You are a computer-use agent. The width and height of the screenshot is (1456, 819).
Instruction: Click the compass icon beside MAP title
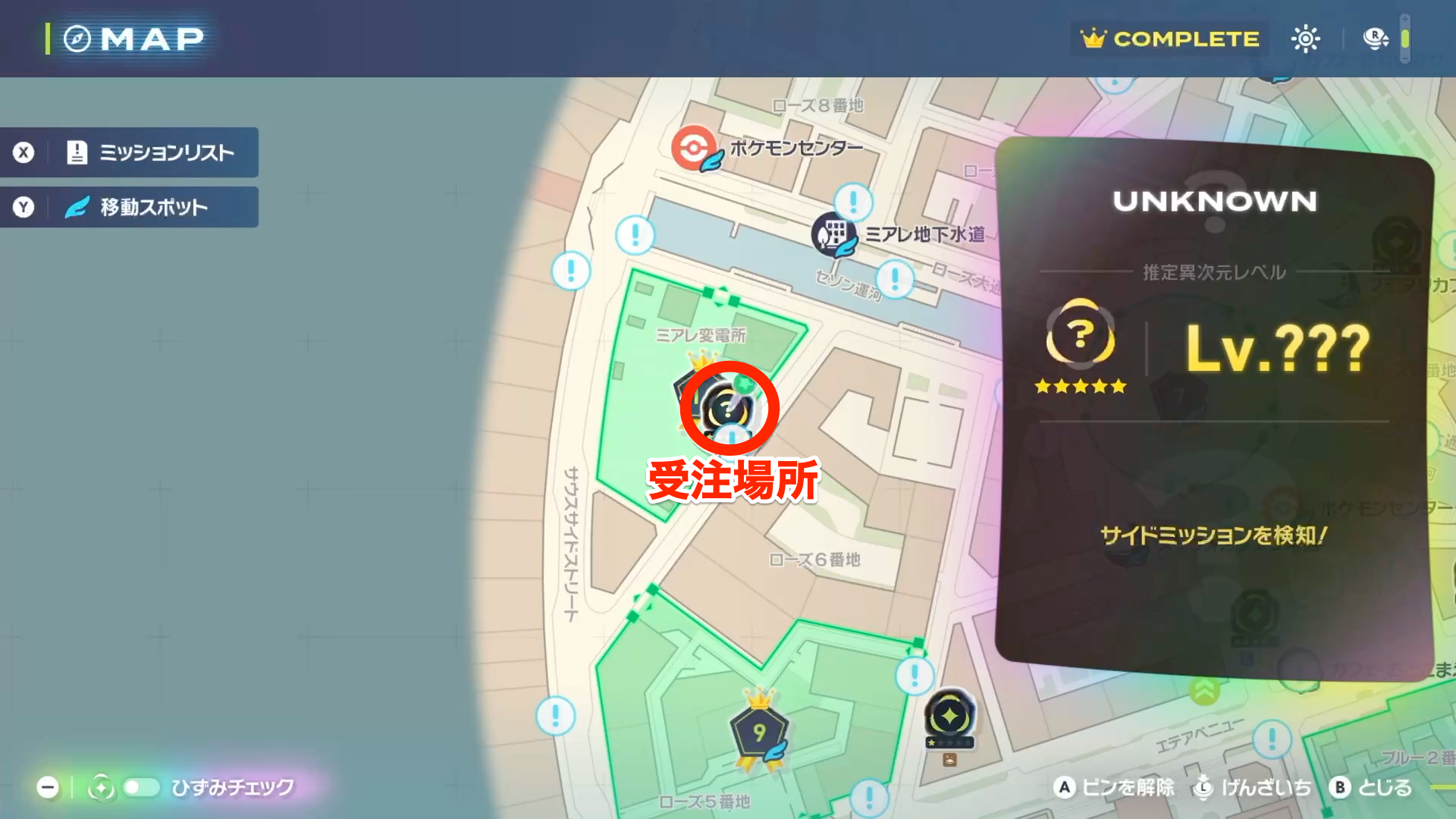pyautogui.click(x=76, y=38)
